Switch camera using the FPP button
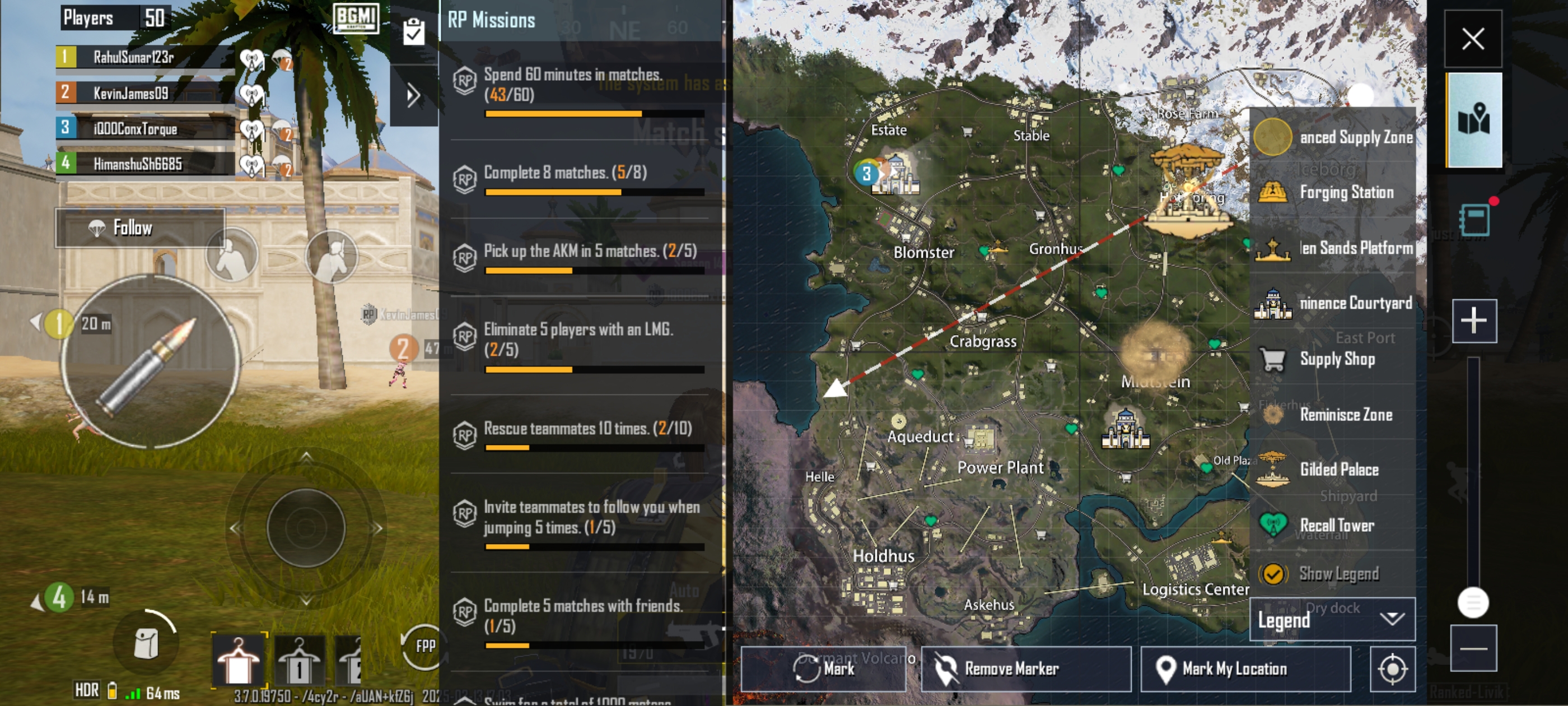Viewport: 1568px width, 706px height. 424,646
